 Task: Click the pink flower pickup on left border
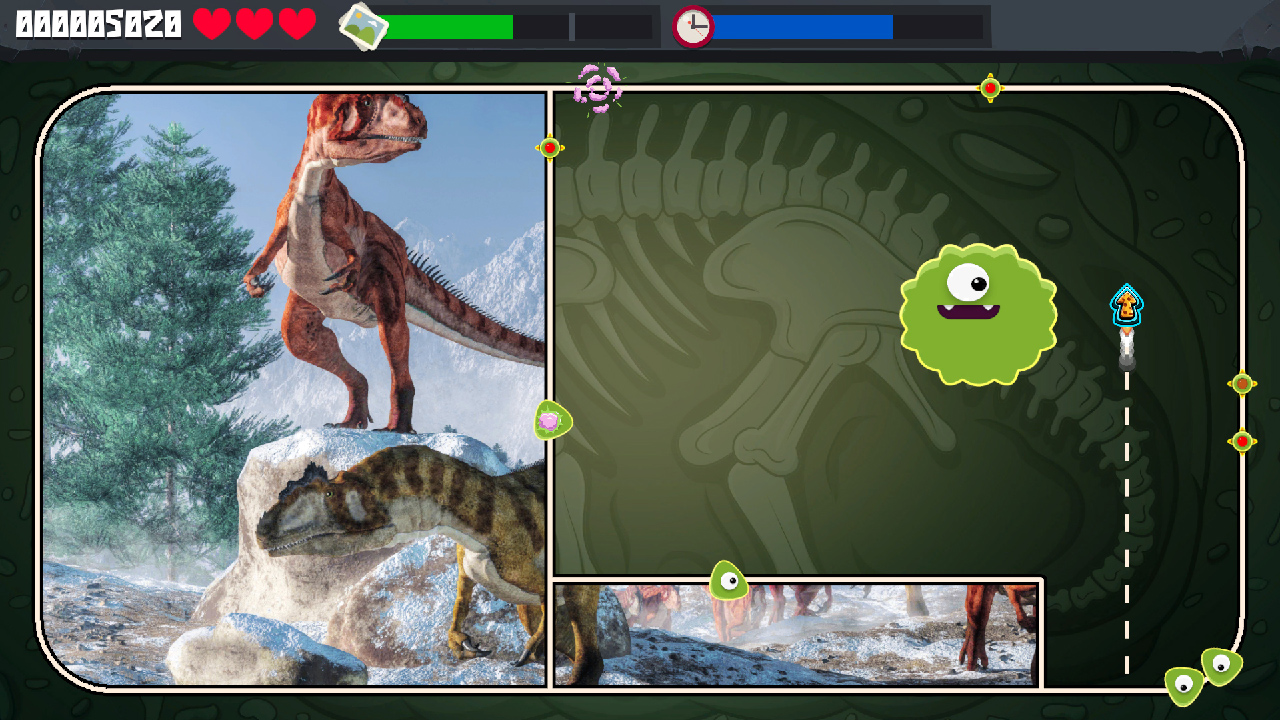[x=551, y=422]
